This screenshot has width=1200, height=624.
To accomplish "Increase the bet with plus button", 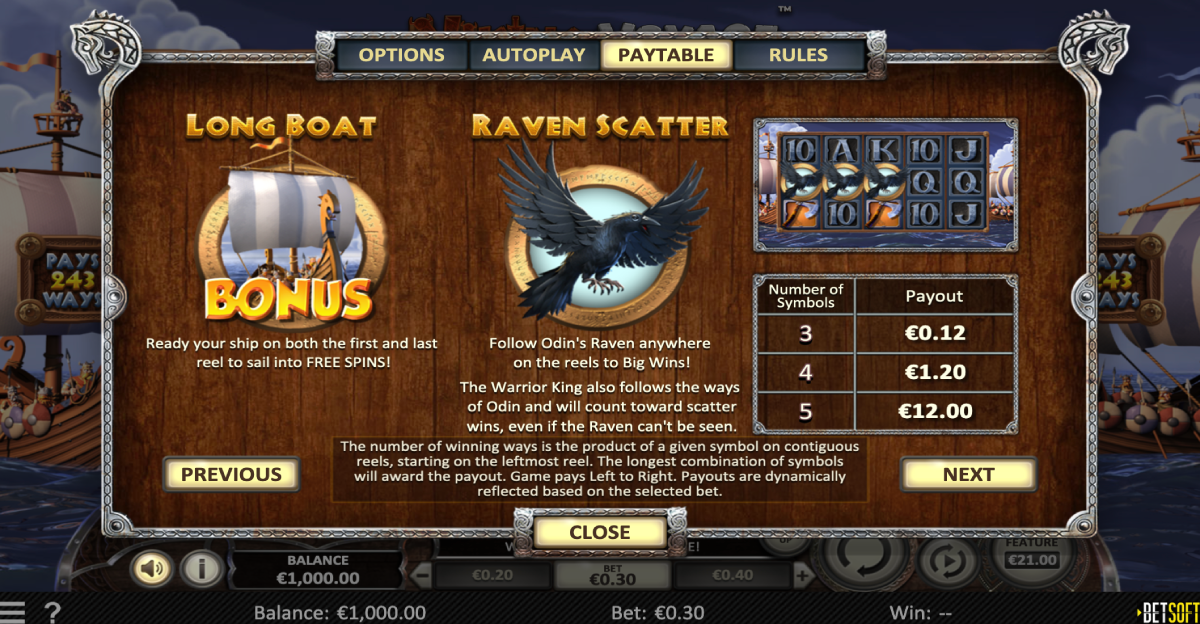I will (802, 575).
